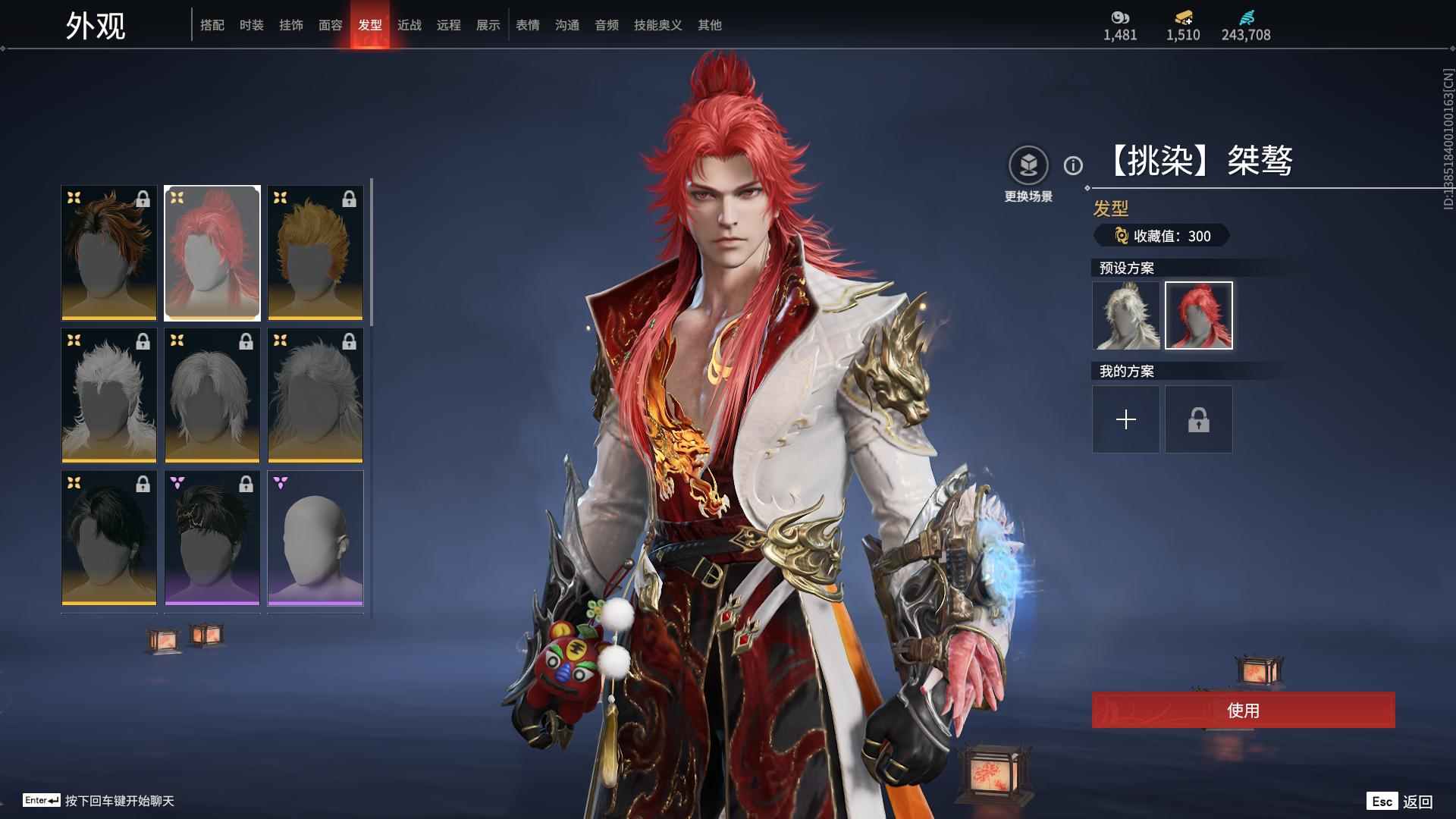Choose the bald head hairstyle
Screen dimensions: 1456x819
[x=315, y=538]
